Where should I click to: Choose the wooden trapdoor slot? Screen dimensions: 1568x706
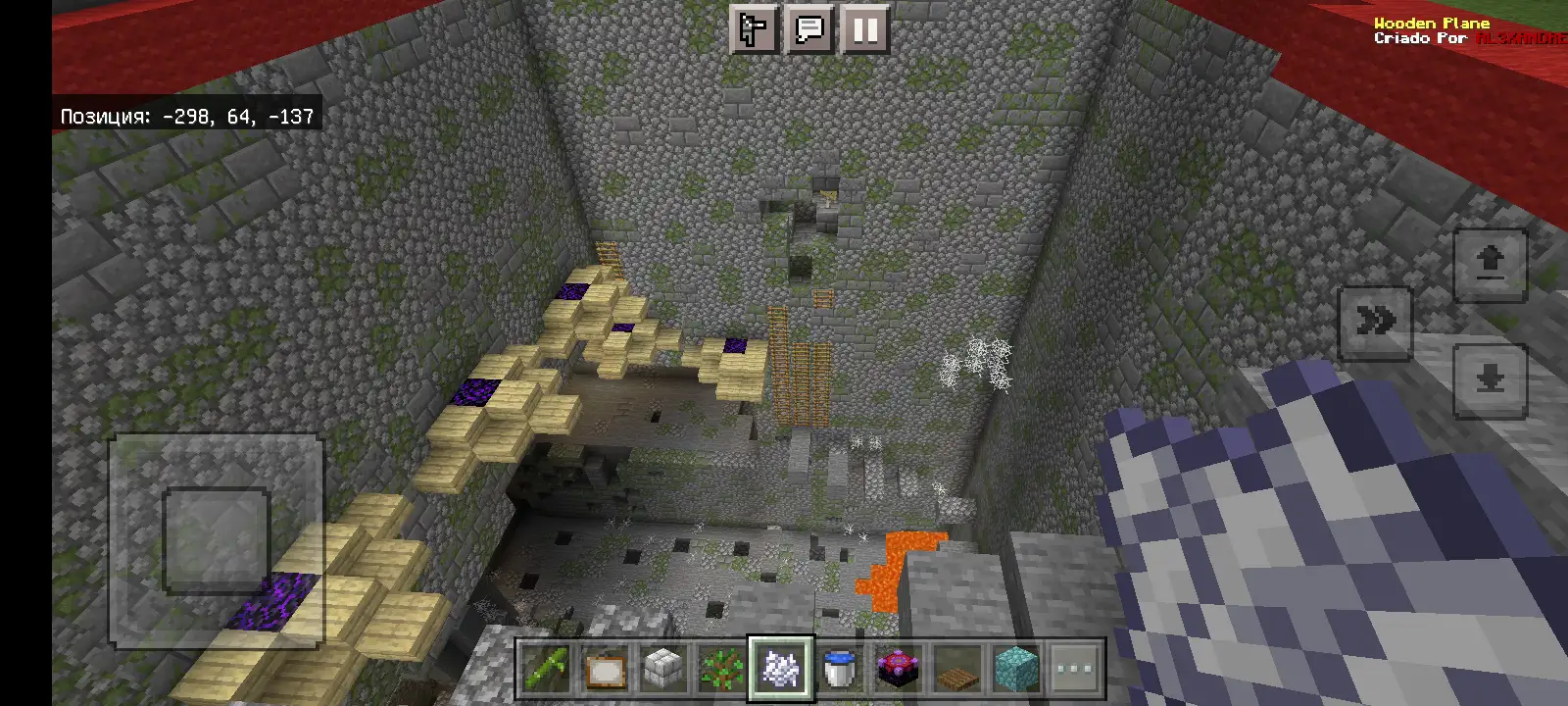[x=957, y=670]
